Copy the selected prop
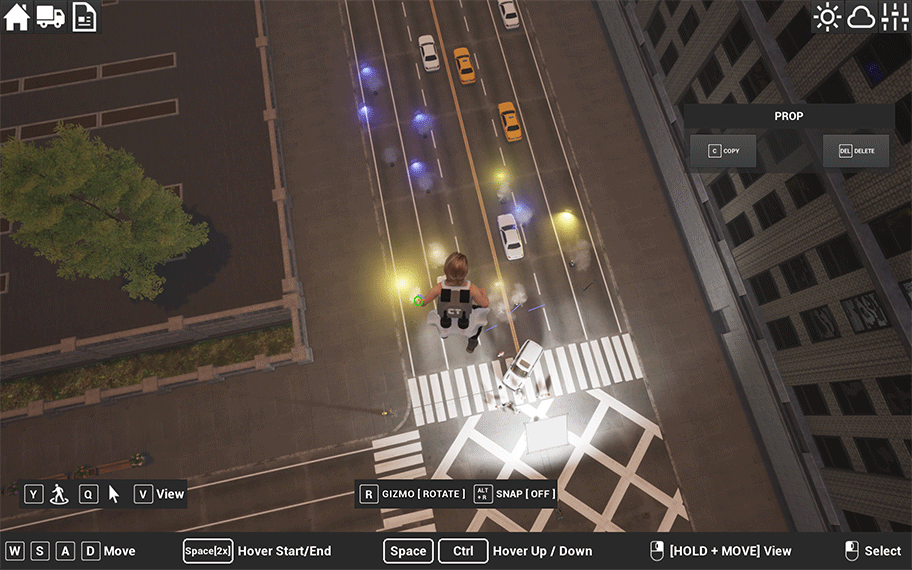Viewport: 912px width, 570px height. click(723, 151)
